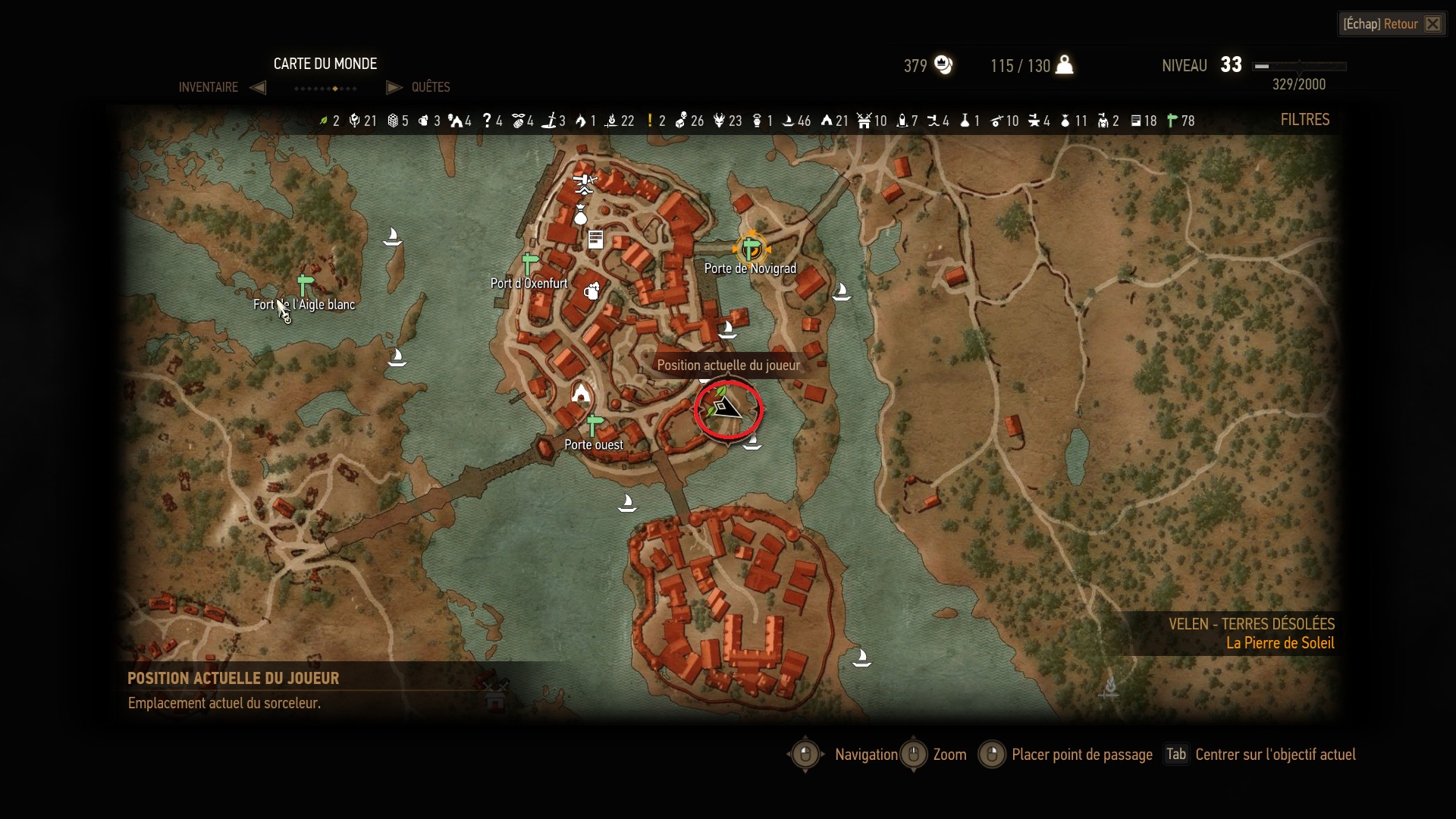
Task: Select the Porte ouest signpost marker
Action: pyautogui.click(x=595, y=425)
